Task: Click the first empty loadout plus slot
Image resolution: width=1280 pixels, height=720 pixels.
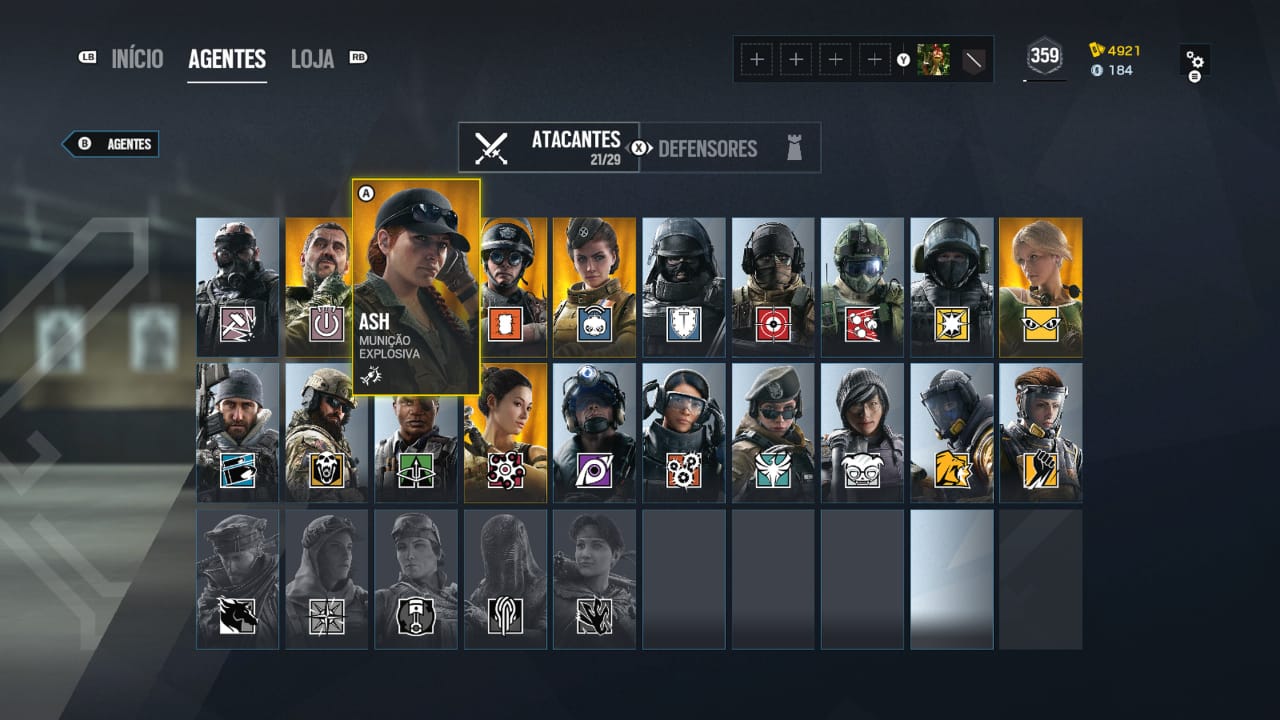Action: click(x=756, y=59)
